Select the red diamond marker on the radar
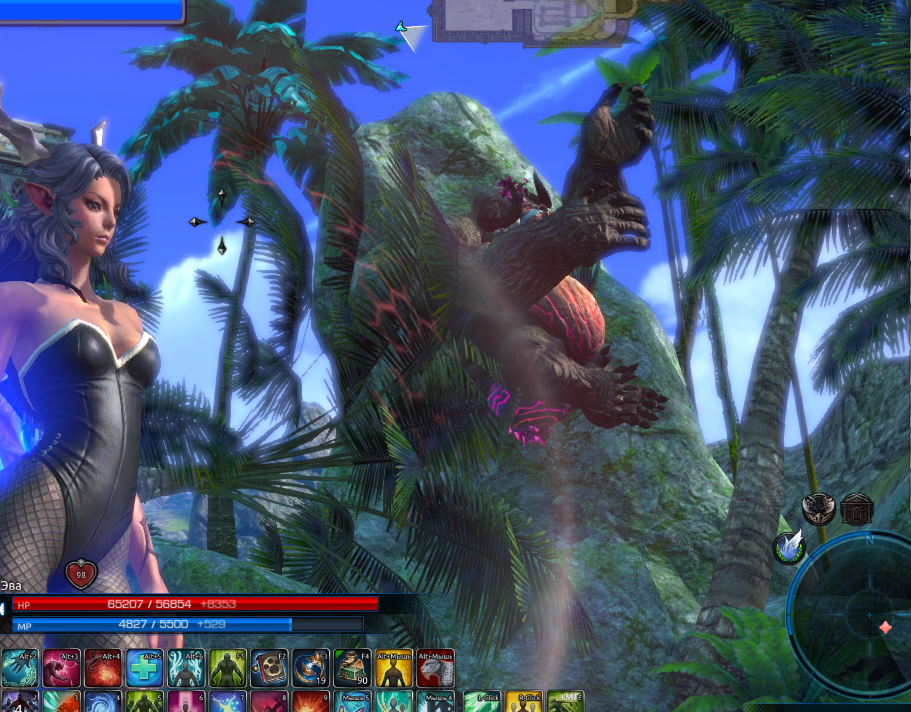Screen dimensions: 911x712 coord(885,627)
